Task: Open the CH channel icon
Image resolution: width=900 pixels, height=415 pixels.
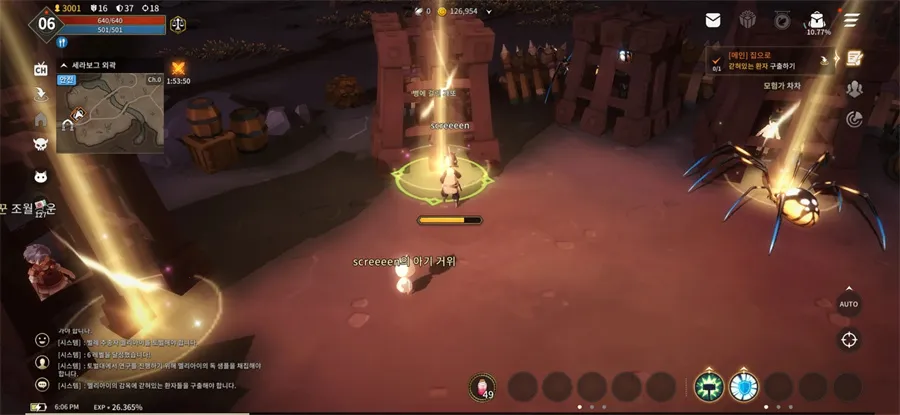Action: coord(41,69)
